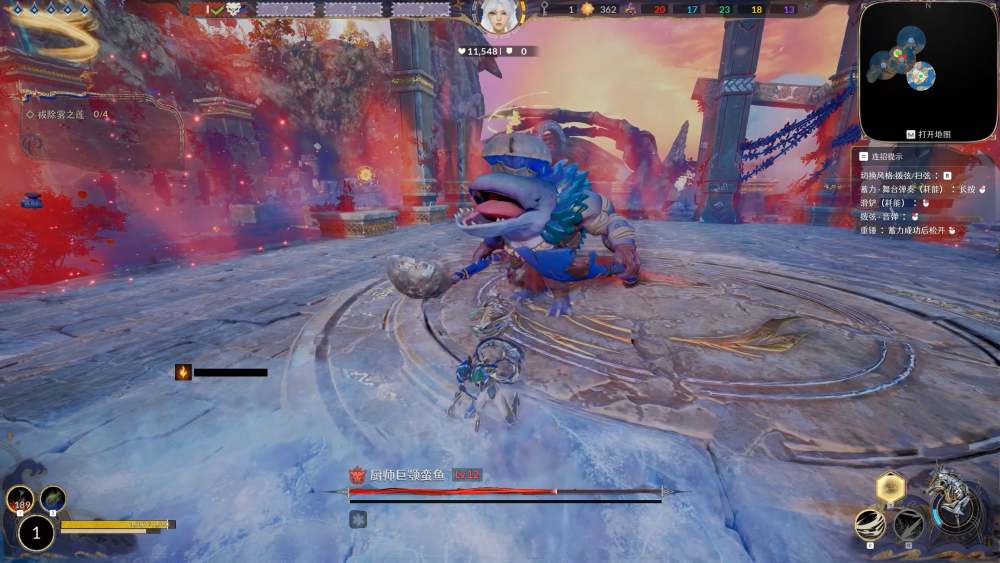The height and width of the screenshot is (563, 1000).
Task: Trigger the dimmed spear strike ability
Action: [908, 524]
